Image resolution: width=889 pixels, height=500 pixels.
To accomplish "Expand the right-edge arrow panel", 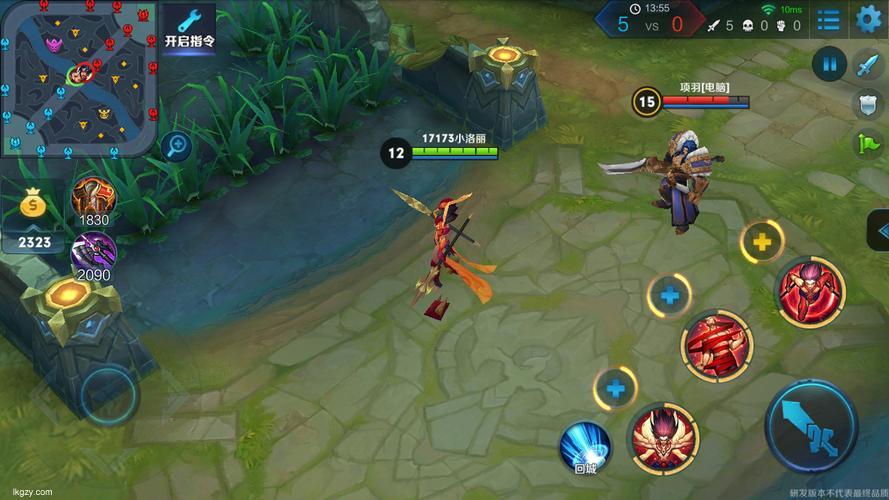I will tap(880, 230).
